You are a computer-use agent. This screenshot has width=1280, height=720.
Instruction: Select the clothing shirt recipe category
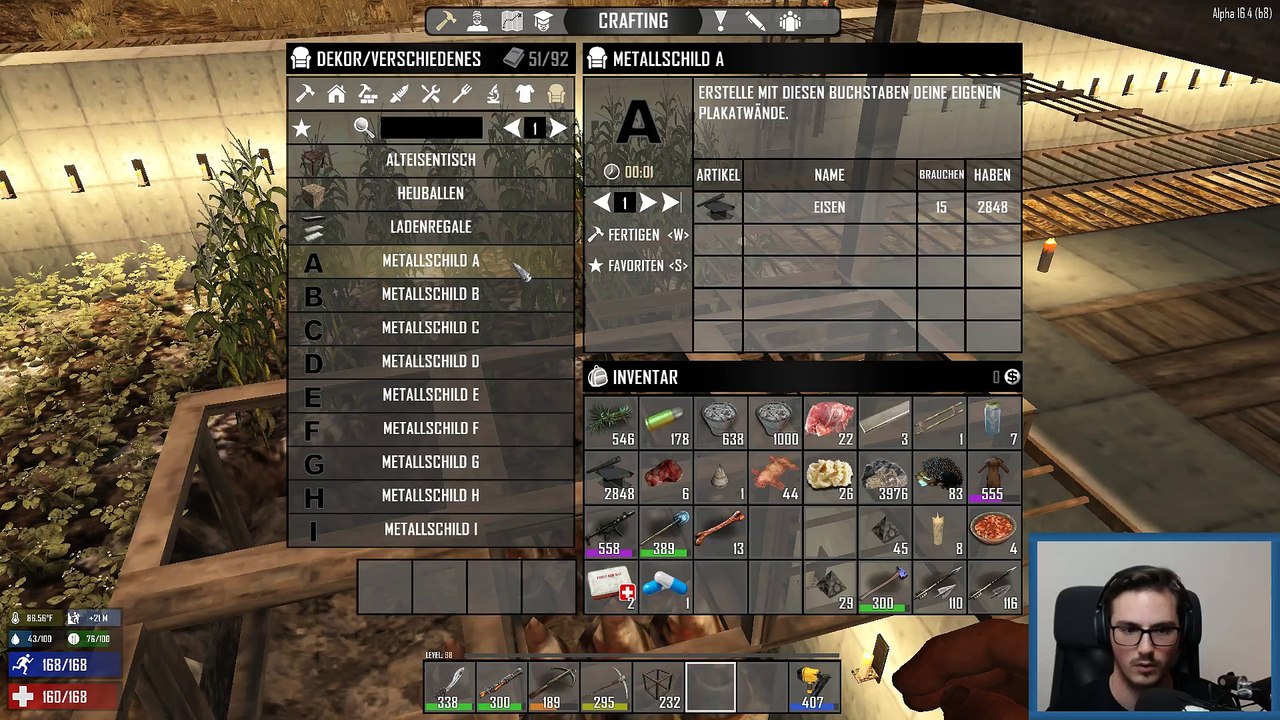pos(525,94)
